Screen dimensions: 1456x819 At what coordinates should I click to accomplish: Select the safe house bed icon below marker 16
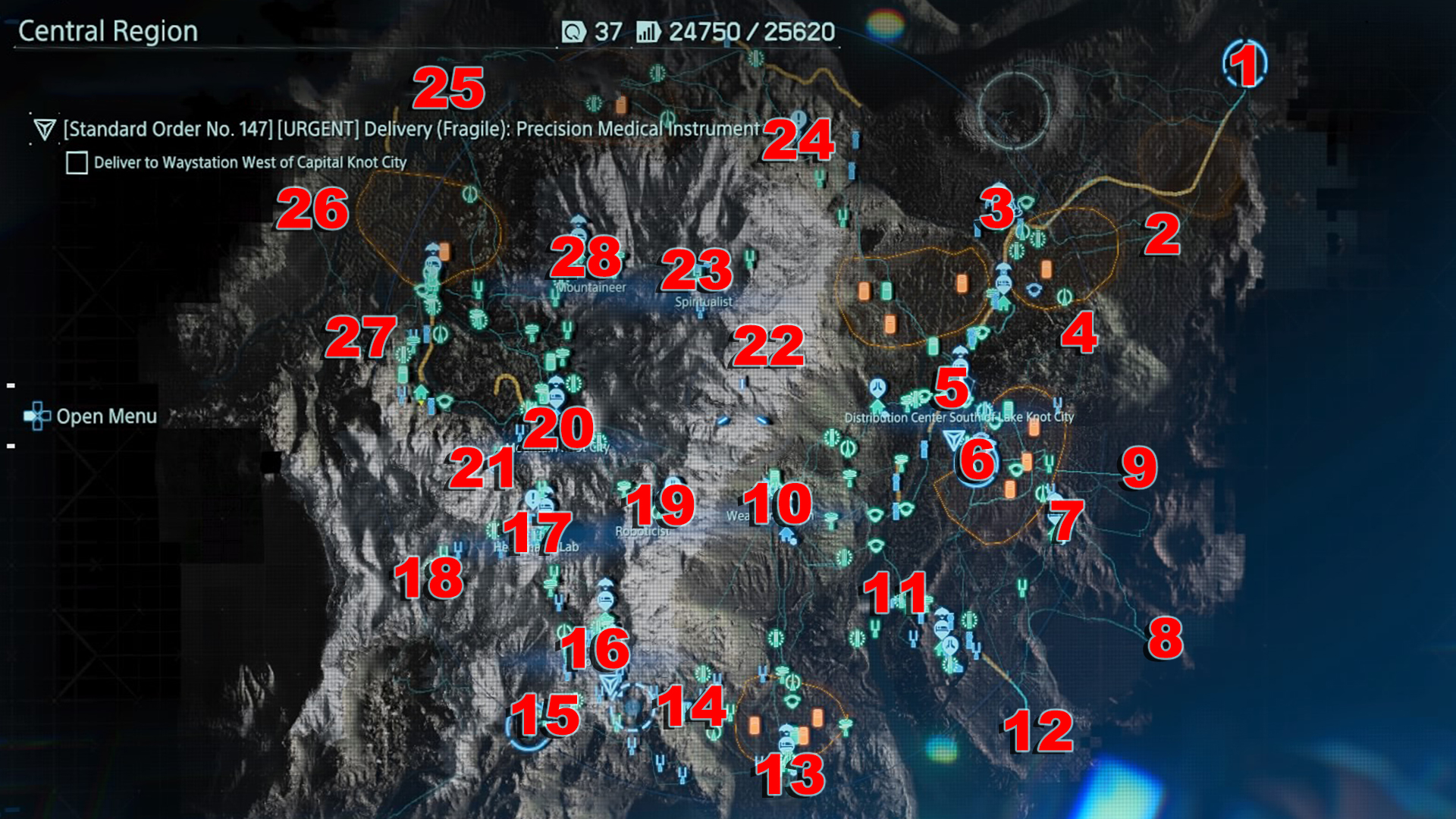tap(604, 601)
